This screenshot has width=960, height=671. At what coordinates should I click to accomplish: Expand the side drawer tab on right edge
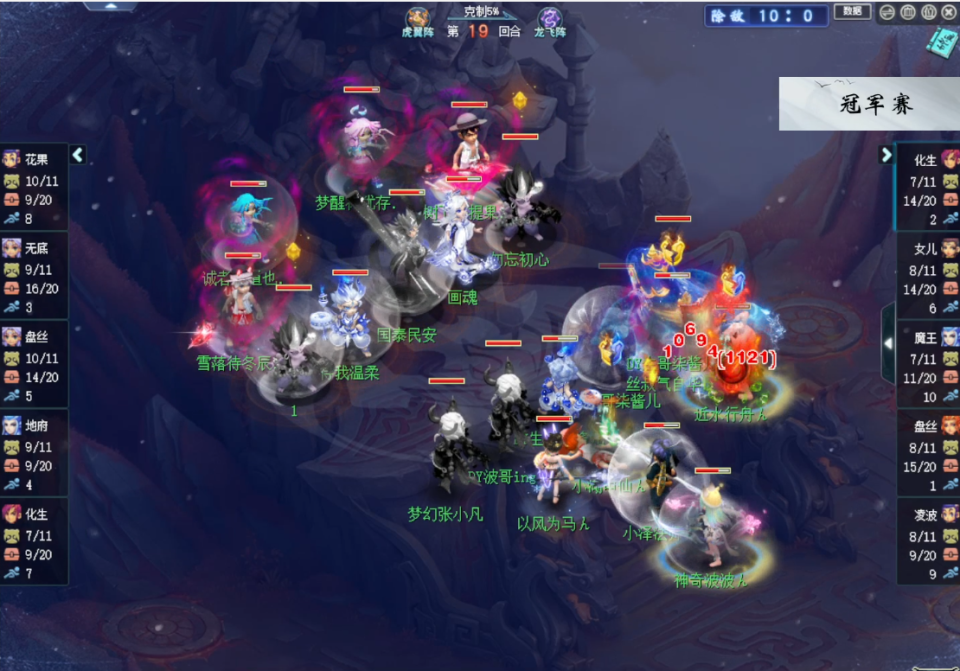click(x=888, y=343)
